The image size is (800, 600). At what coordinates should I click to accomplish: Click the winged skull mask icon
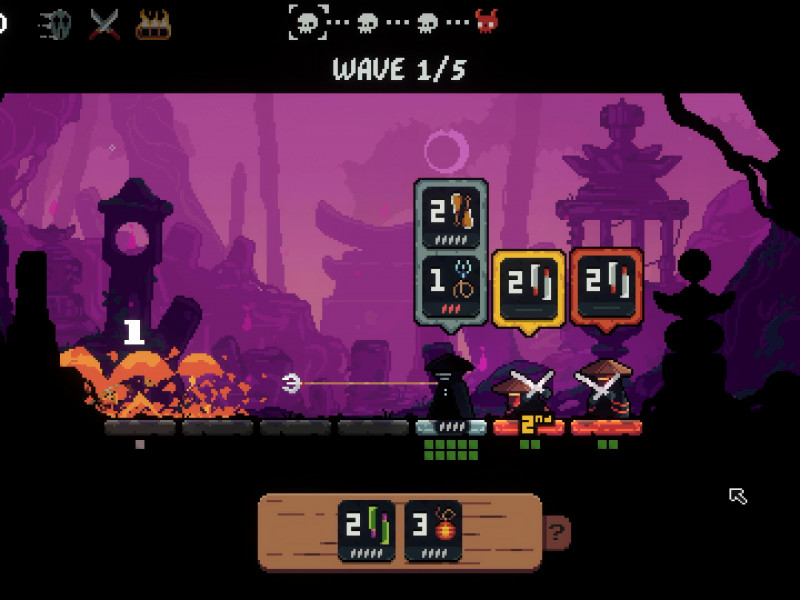click(x=56, y=23)
